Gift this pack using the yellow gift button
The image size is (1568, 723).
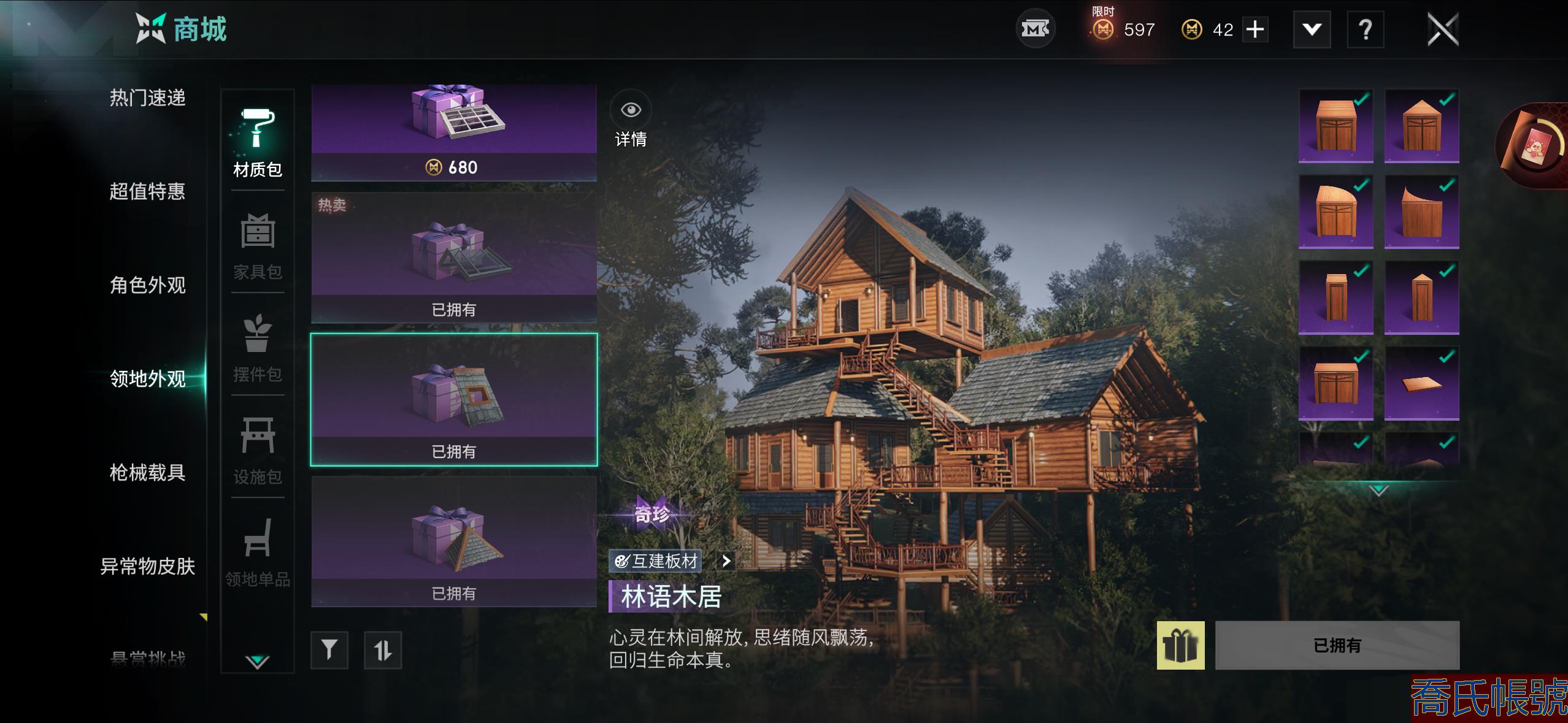coord(1180,645)
